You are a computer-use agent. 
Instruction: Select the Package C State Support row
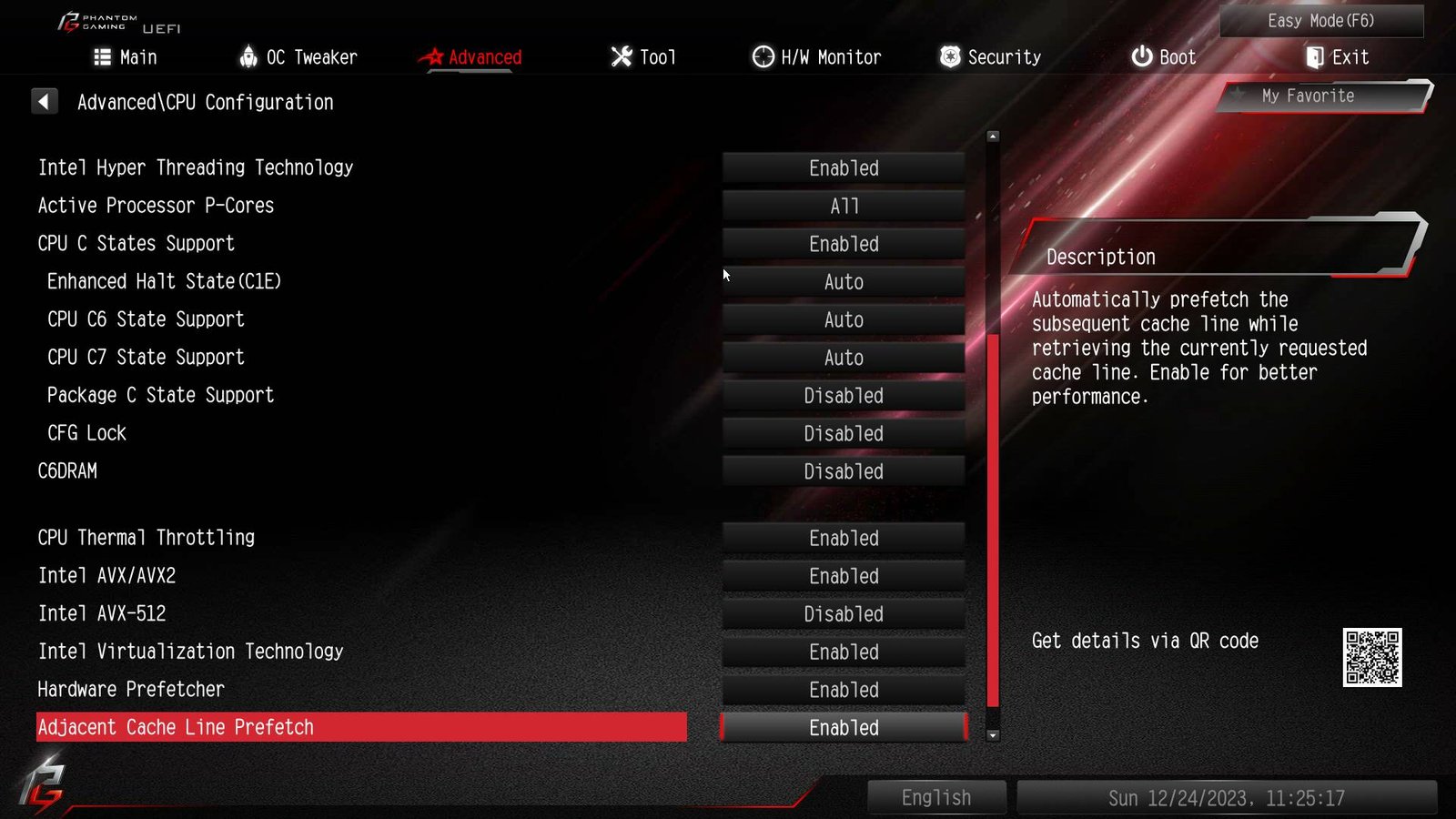(160, 395)
